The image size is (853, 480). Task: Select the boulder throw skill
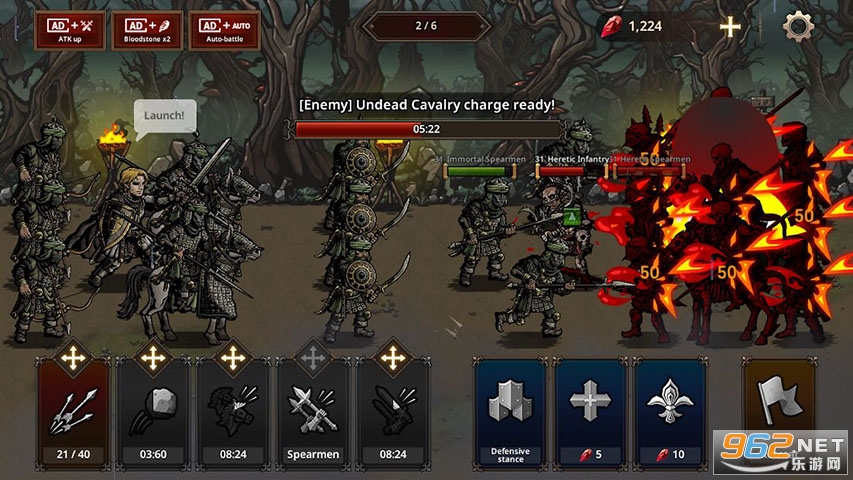pyautogui.click(x=153, y=412)
